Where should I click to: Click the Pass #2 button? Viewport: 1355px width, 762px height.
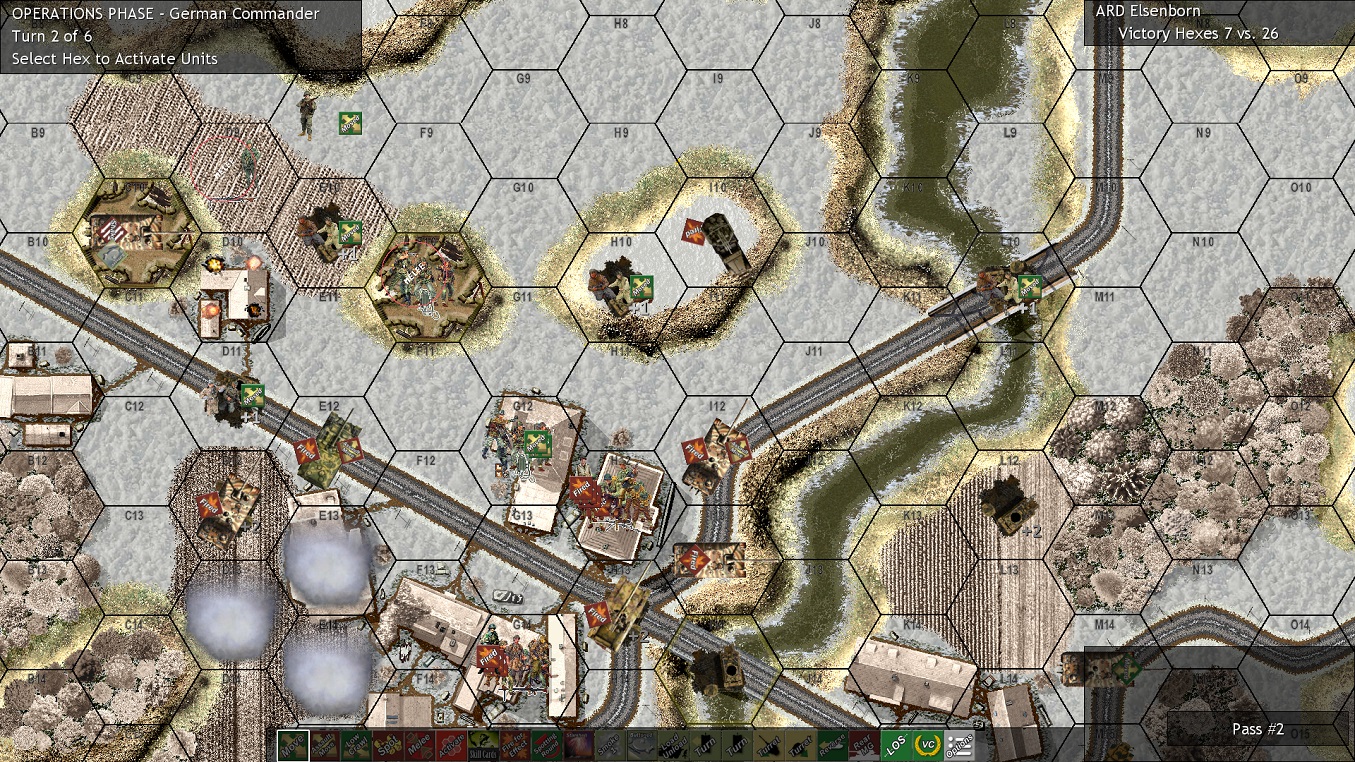coord(1257,729)
